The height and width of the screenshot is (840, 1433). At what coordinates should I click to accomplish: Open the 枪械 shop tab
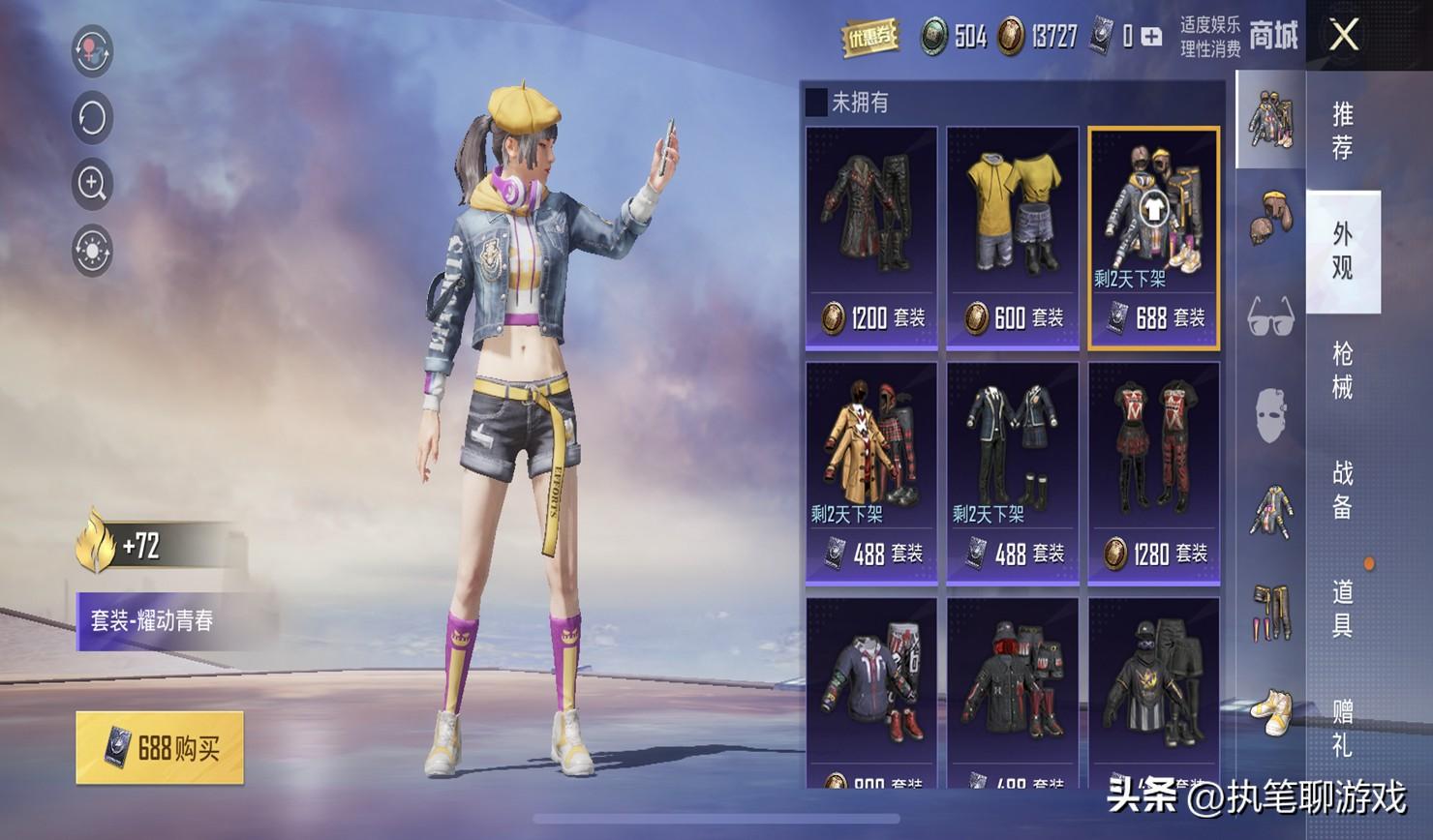coord(1342,370)
